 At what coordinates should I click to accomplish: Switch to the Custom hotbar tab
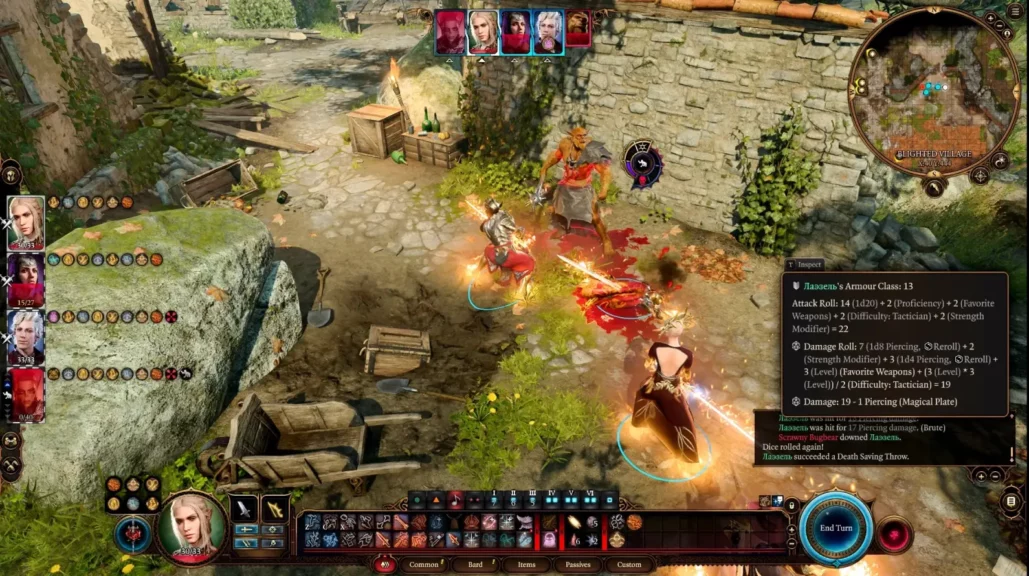pyautogui.click(x=629, y=565)
